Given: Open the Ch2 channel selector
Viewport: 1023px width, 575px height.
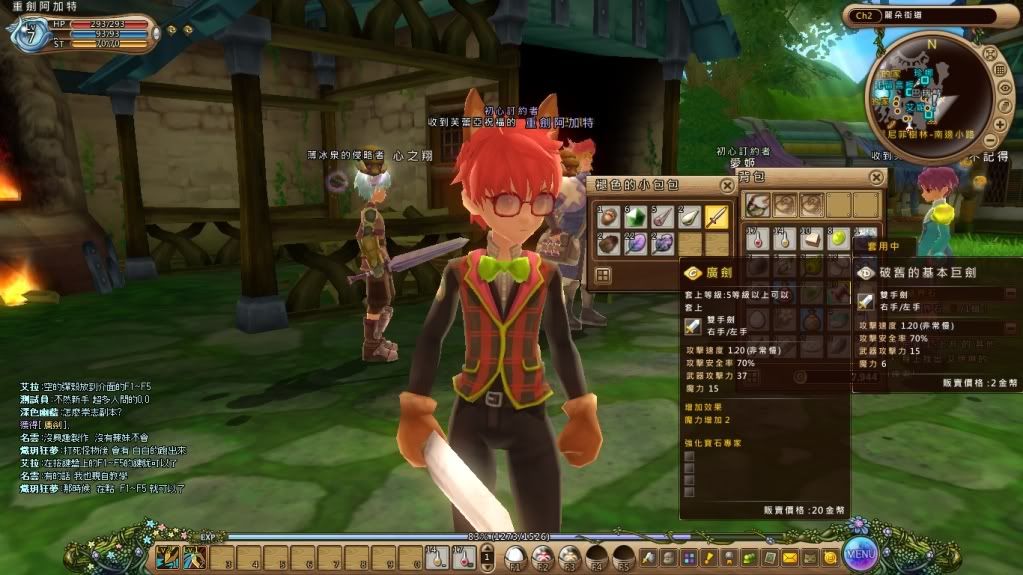Looking at the screenshot, I should pyautogui.click(x=860, y=15).
